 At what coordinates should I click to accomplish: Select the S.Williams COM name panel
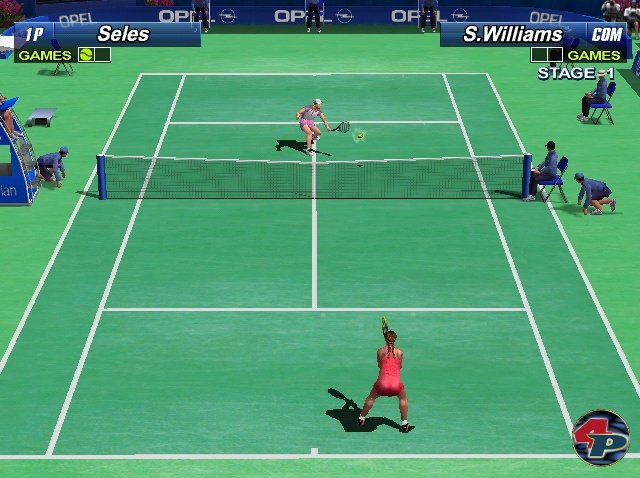coord(536,34)
